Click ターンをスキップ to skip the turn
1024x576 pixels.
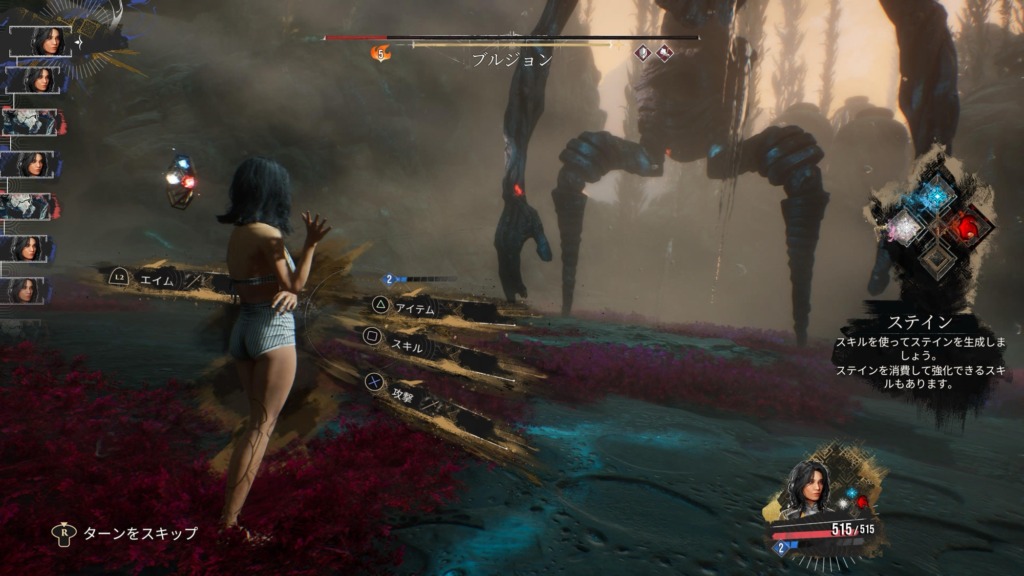click(x=154, y=533)
